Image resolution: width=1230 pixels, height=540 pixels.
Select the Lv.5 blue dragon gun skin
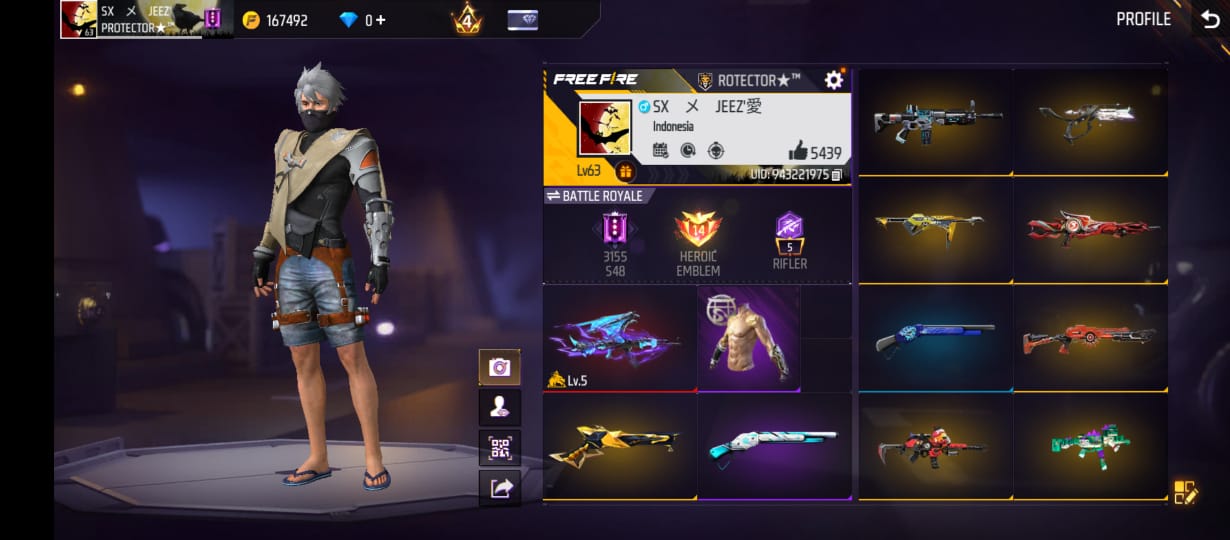(x=618, y=338)
